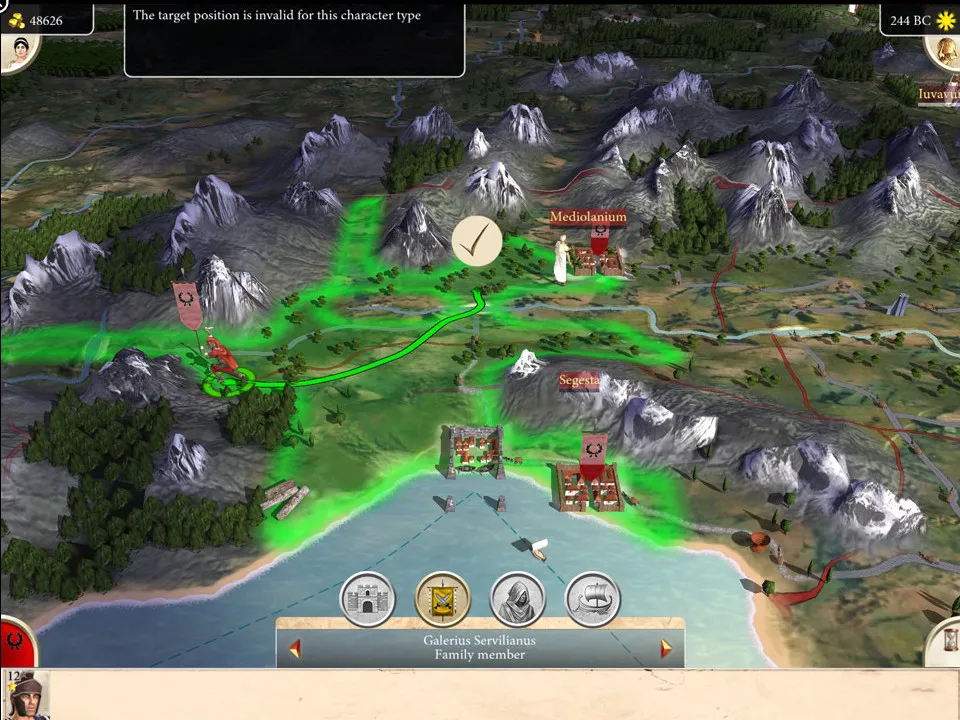This screenshot has width=960, height=720.
Task: Select the Mediolanium settlement label
Action: coord(588,217)
